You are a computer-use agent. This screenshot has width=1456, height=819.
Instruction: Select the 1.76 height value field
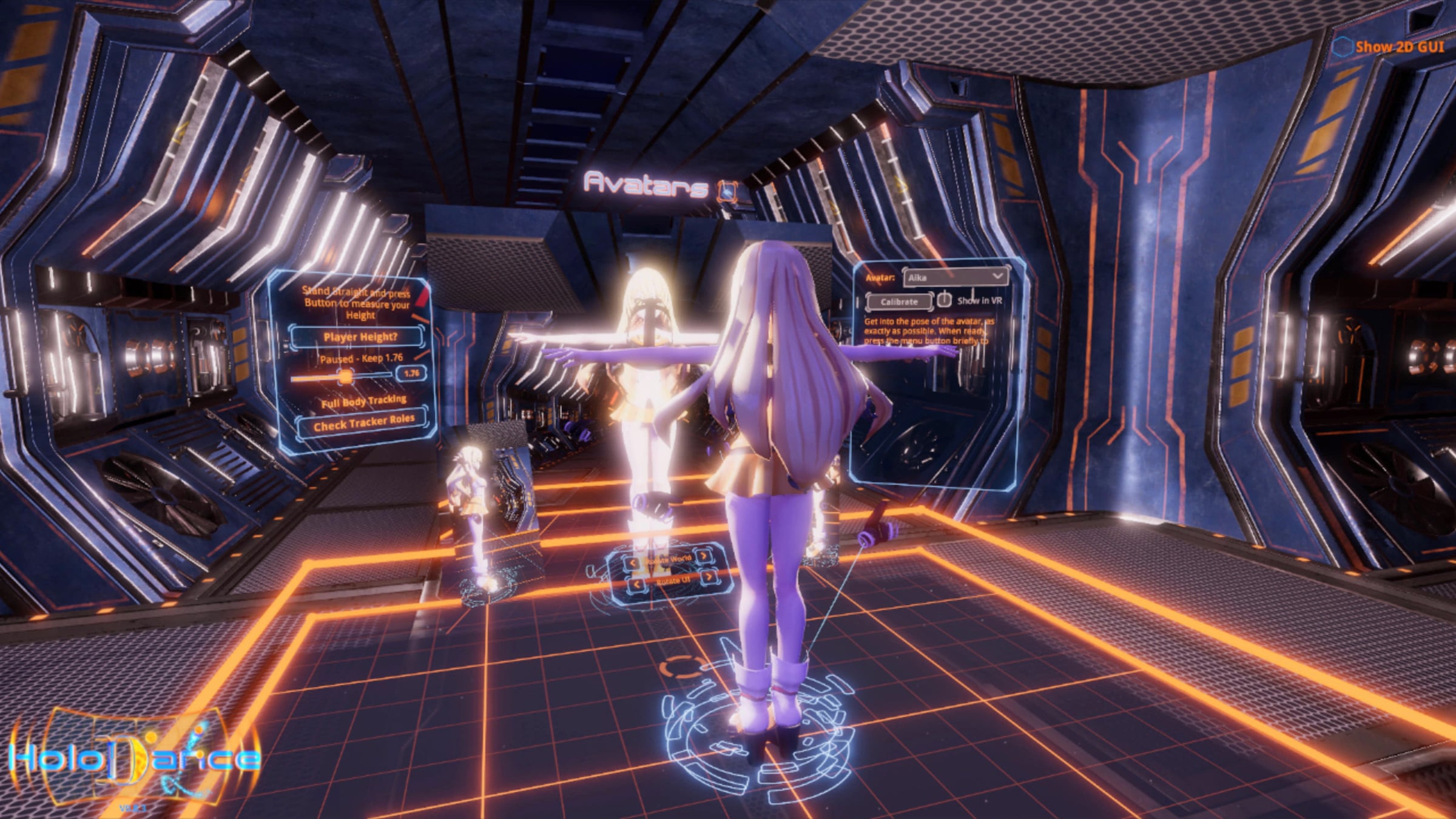(411, 373)
